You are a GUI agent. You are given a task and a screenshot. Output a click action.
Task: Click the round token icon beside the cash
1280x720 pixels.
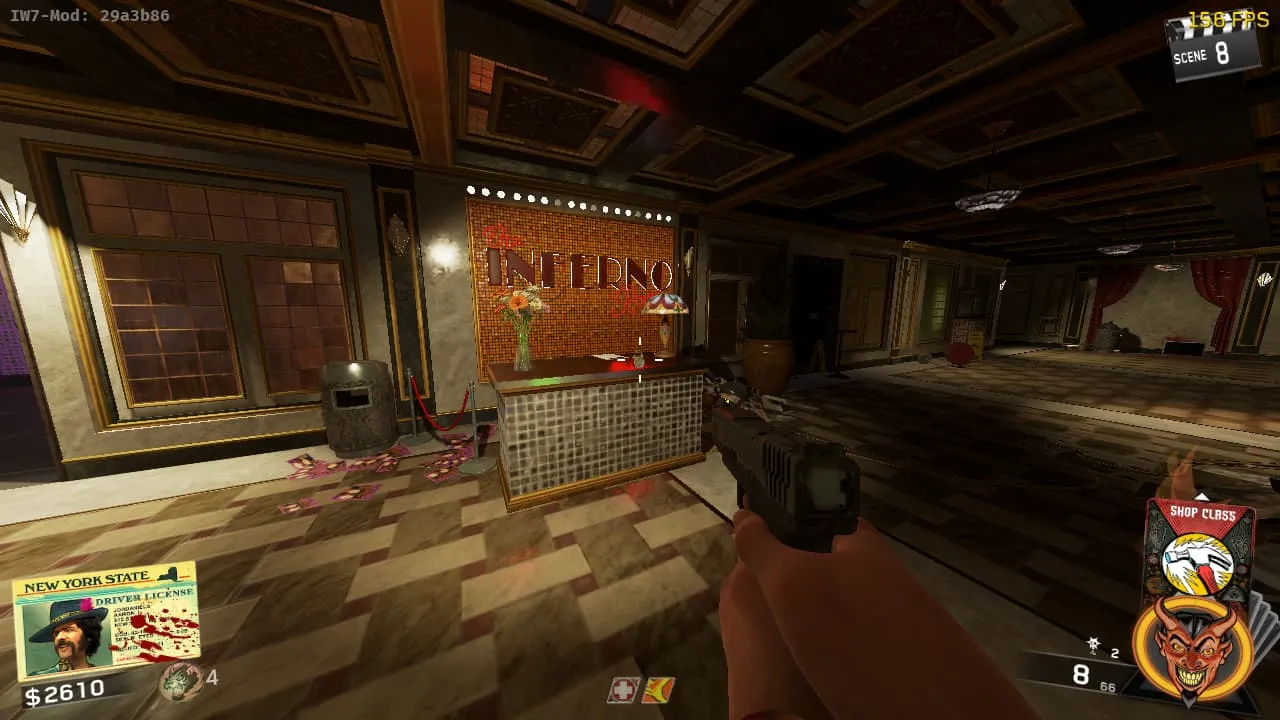180,681
